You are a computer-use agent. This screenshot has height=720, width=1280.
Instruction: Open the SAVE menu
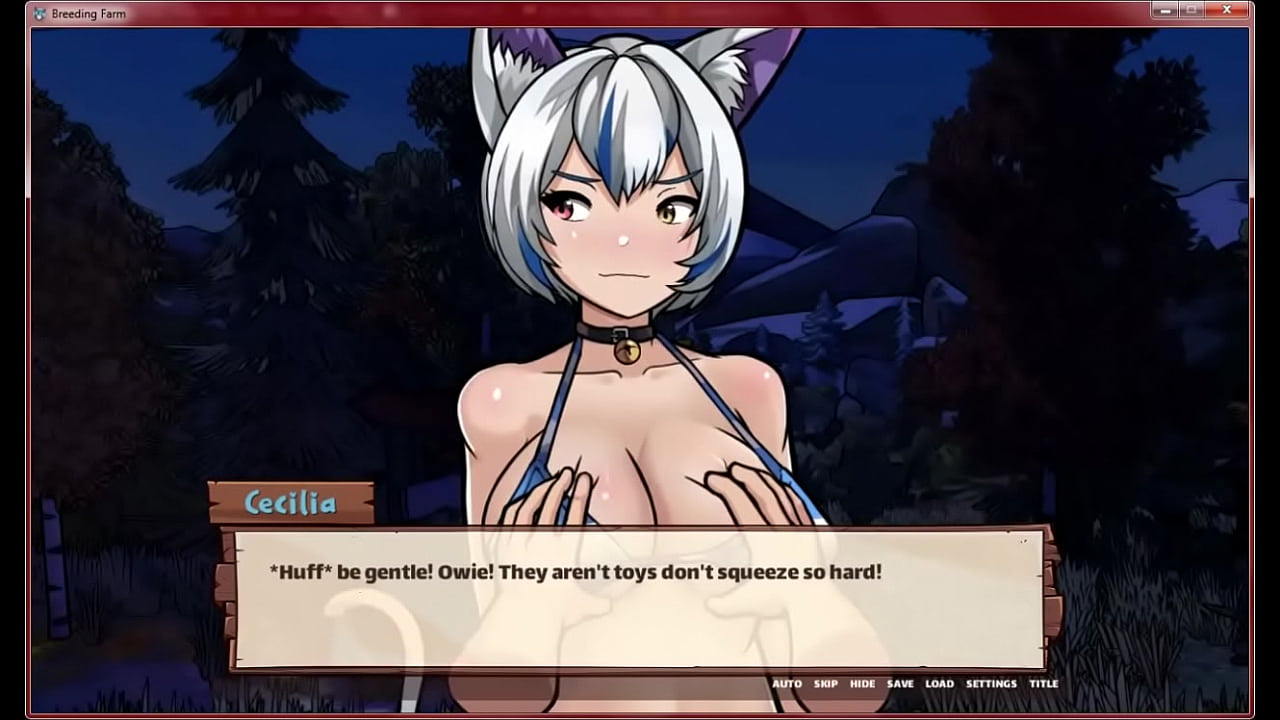pos(900,684)
